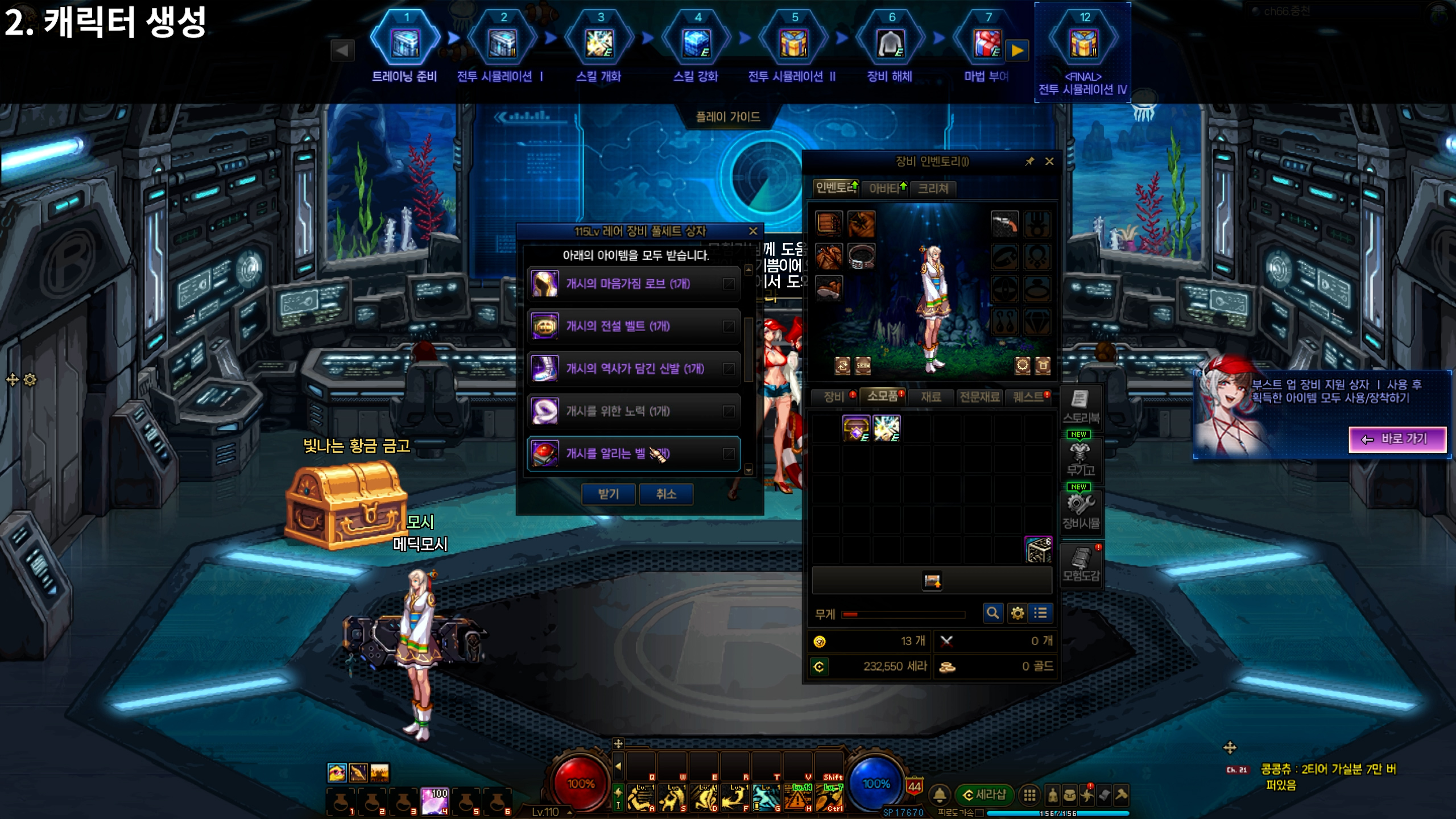Open the 플레이 가이드 panel

pyautogui.click(x=728, y=117)
